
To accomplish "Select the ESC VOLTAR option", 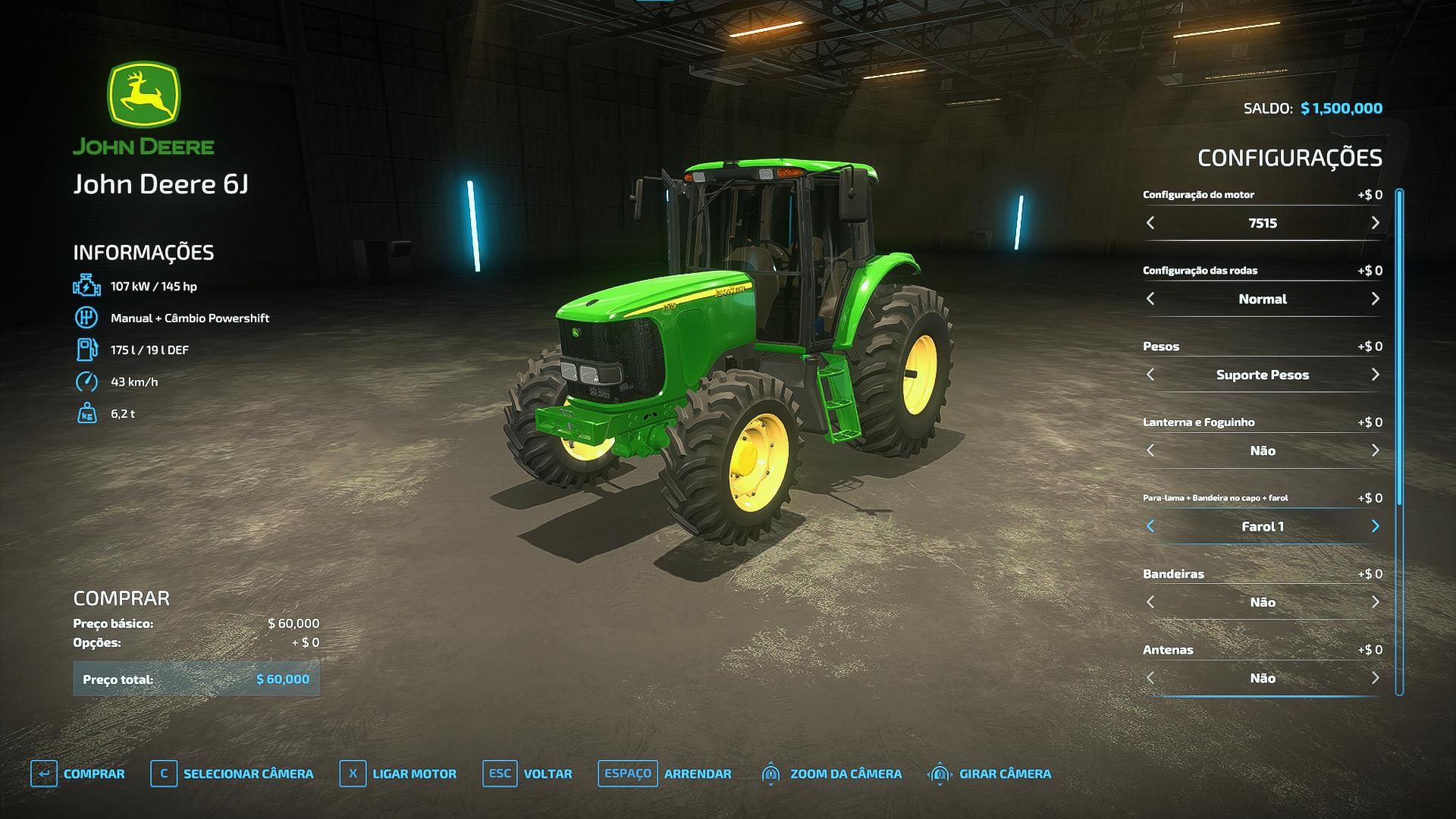I will (x=529, y=773).
